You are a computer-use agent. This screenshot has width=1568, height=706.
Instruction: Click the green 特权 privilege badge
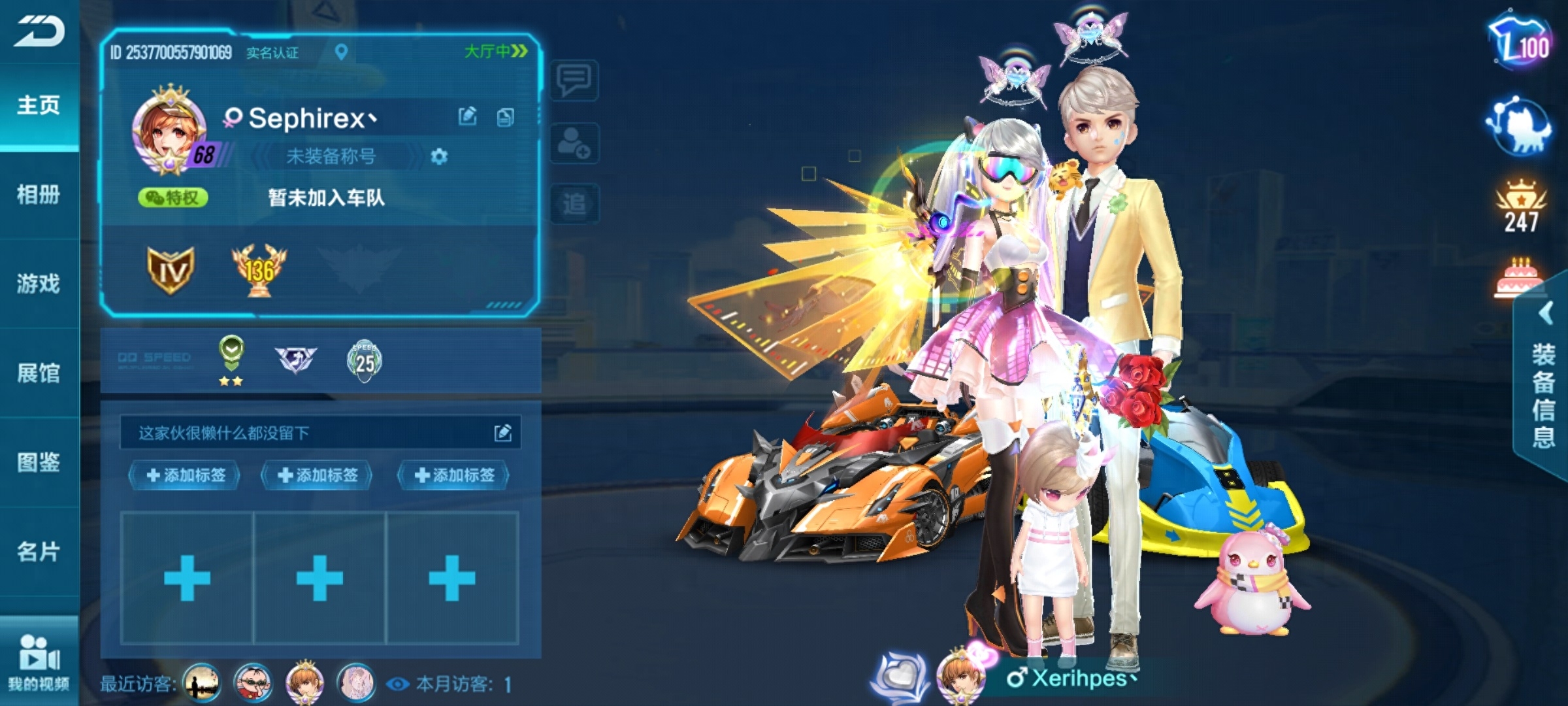pyautogui.click(x=173, y=197)
